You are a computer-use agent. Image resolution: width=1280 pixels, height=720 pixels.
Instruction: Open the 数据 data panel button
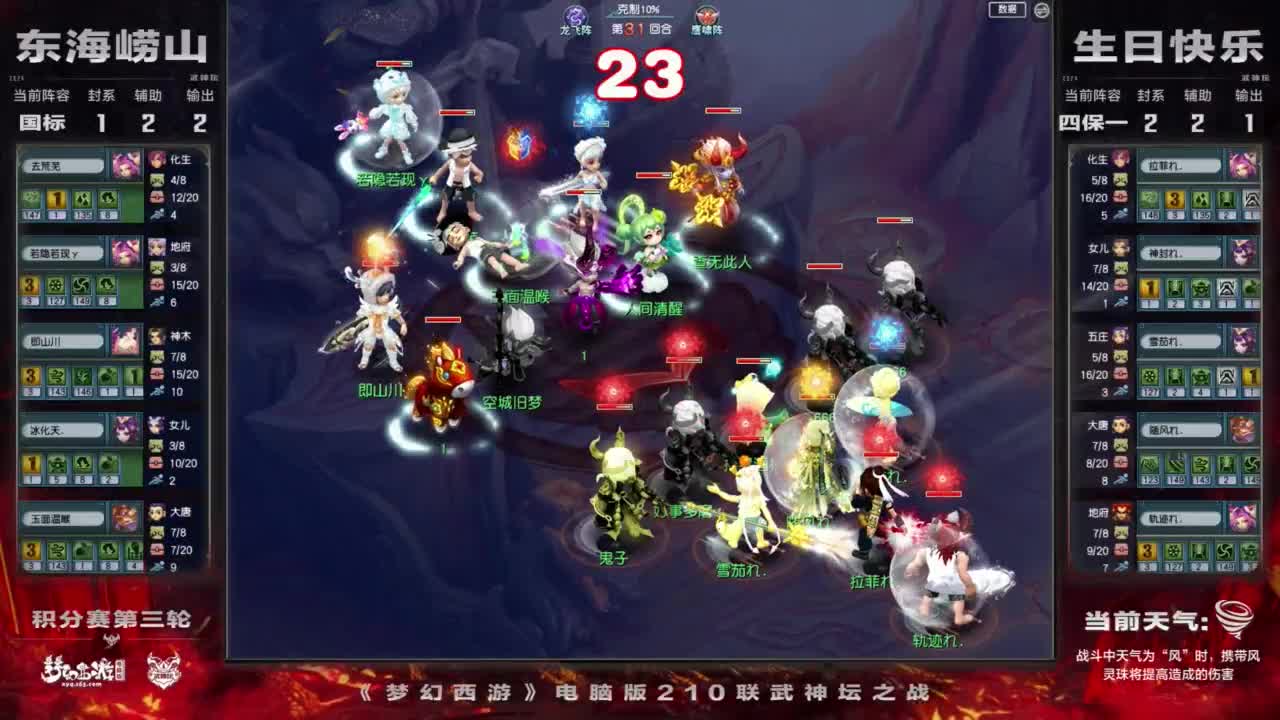[1008, 10]
